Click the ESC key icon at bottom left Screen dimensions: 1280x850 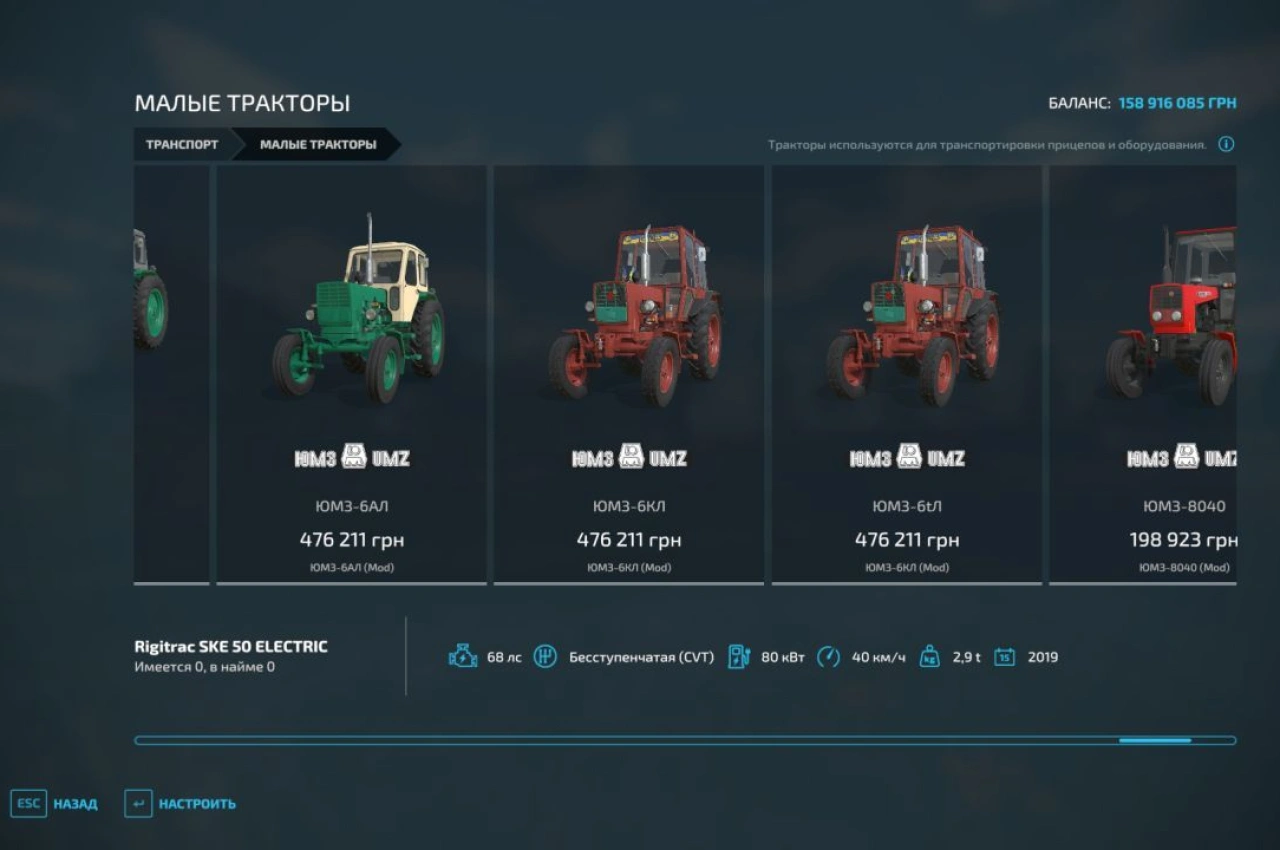(30, 803)
